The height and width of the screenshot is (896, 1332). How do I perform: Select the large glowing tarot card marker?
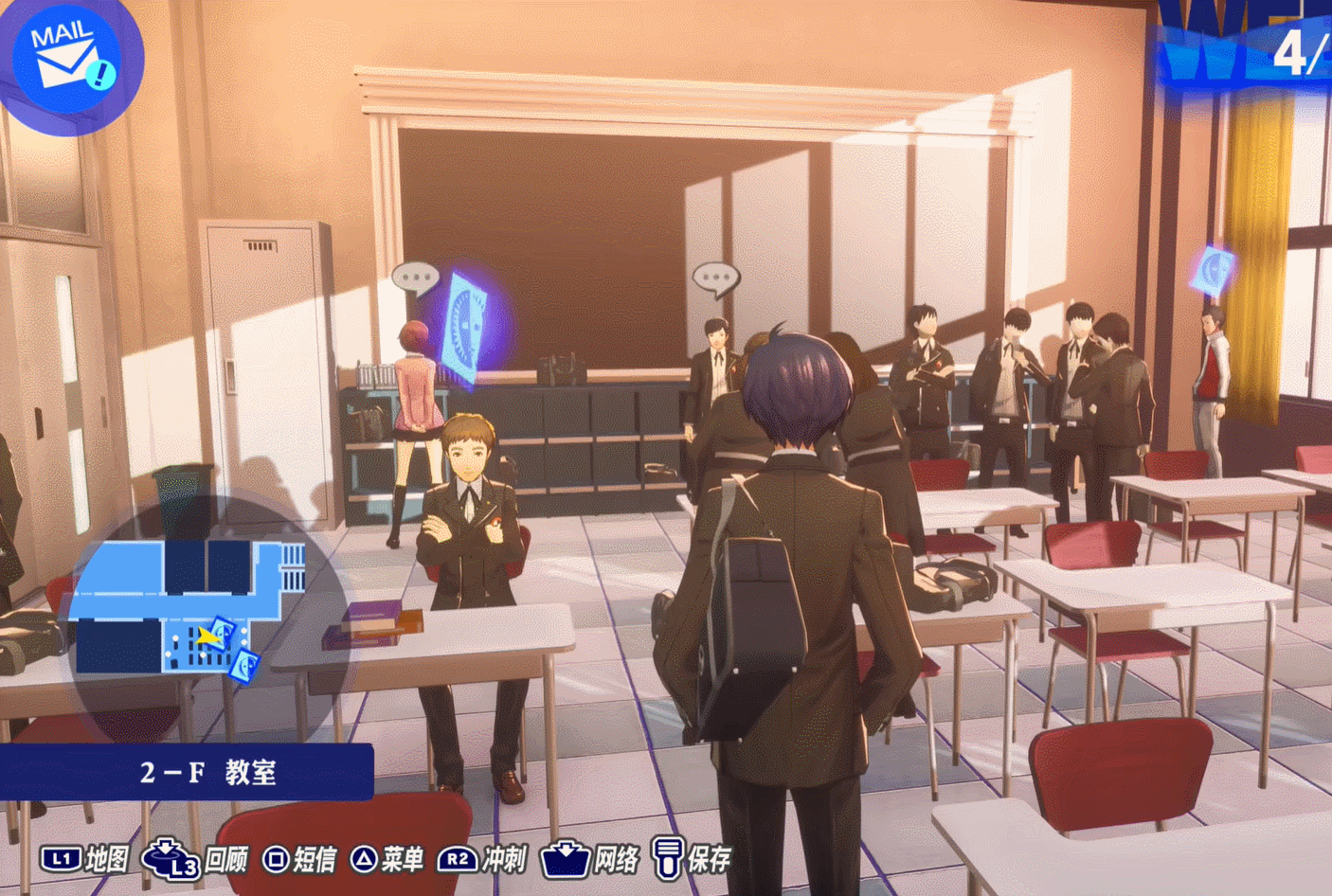[x=469, y=327]
